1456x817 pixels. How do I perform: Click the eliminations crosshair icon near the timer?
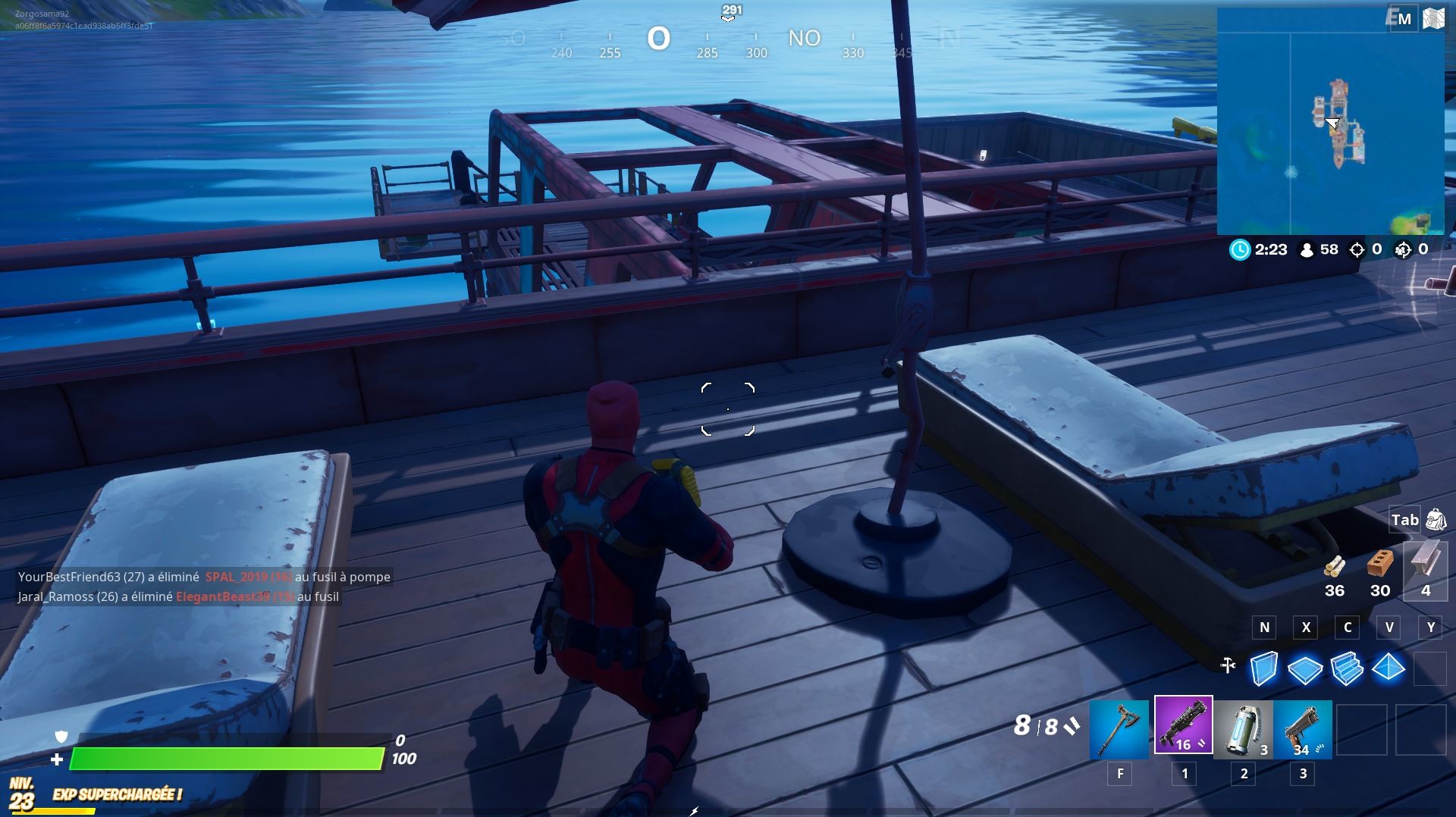[1357, 249]
